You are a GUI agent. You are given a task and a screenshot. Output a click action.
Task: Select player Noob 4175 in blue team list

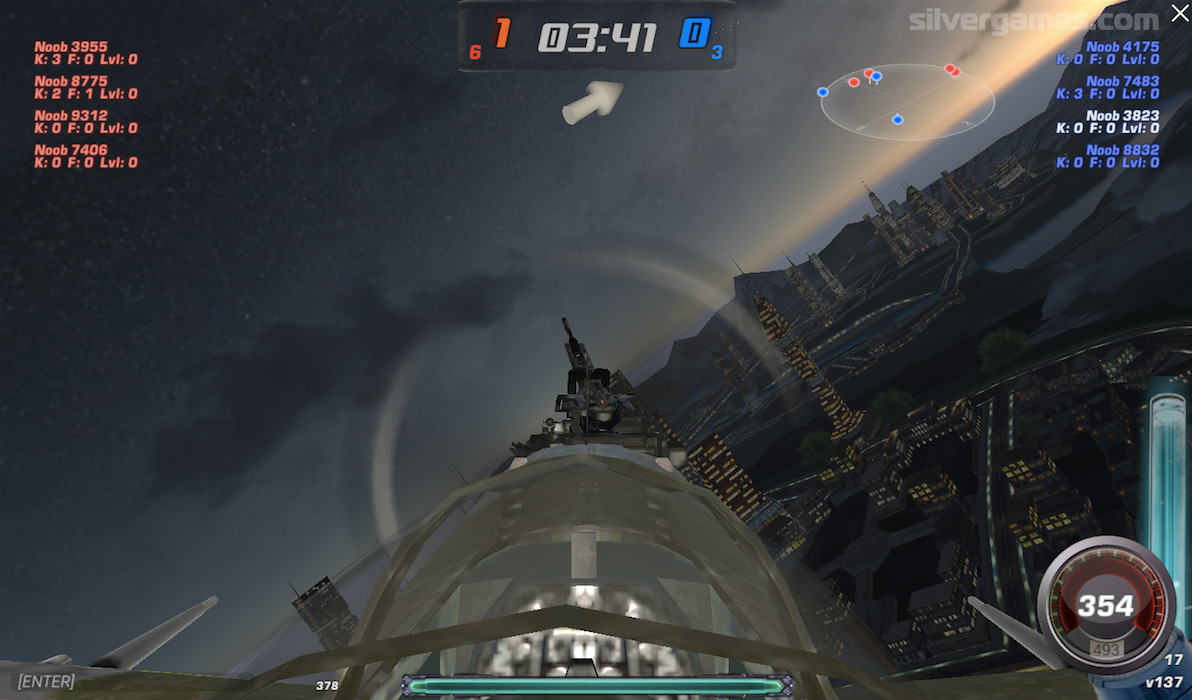[1122, 47]
